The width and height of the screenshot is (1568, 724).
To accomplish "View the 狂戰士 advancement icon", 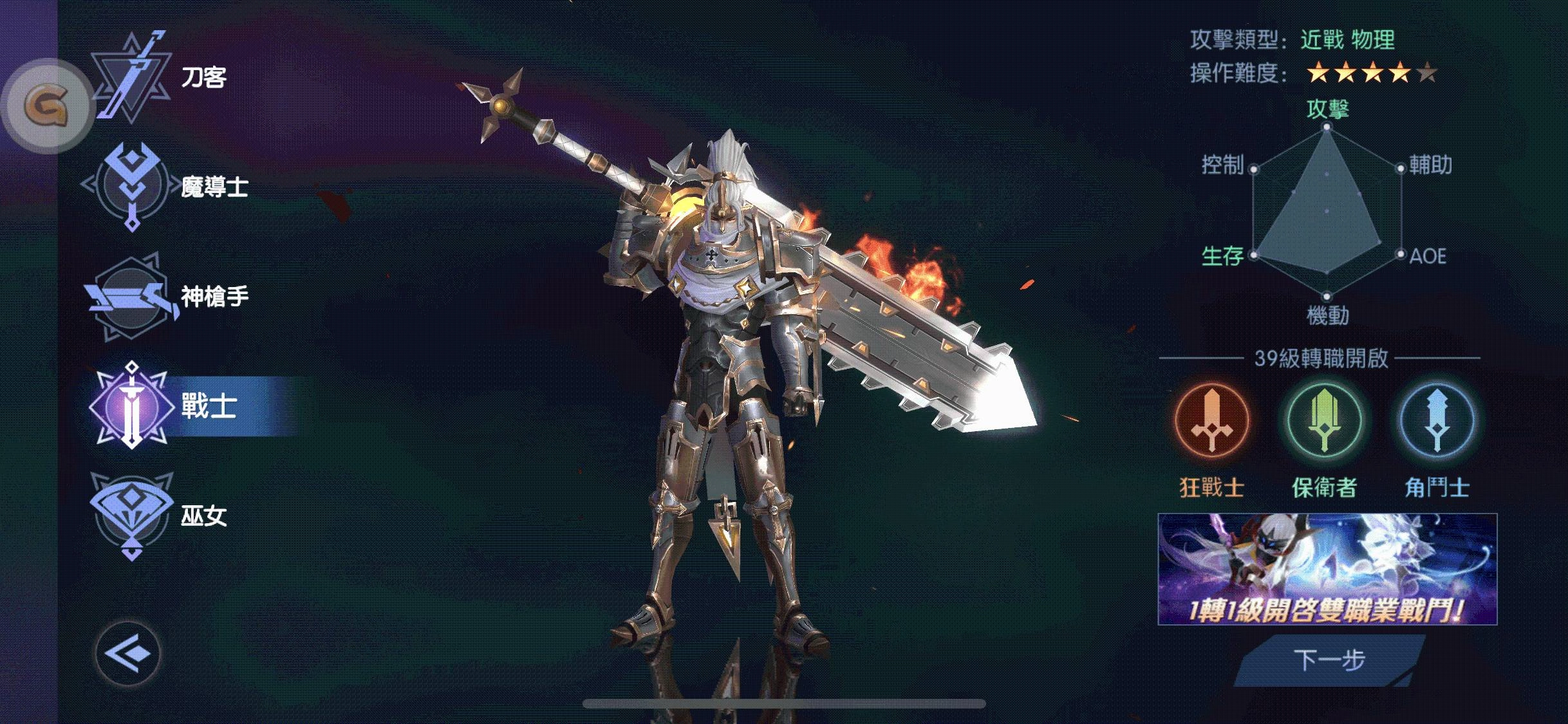I will pos(1211,420).
